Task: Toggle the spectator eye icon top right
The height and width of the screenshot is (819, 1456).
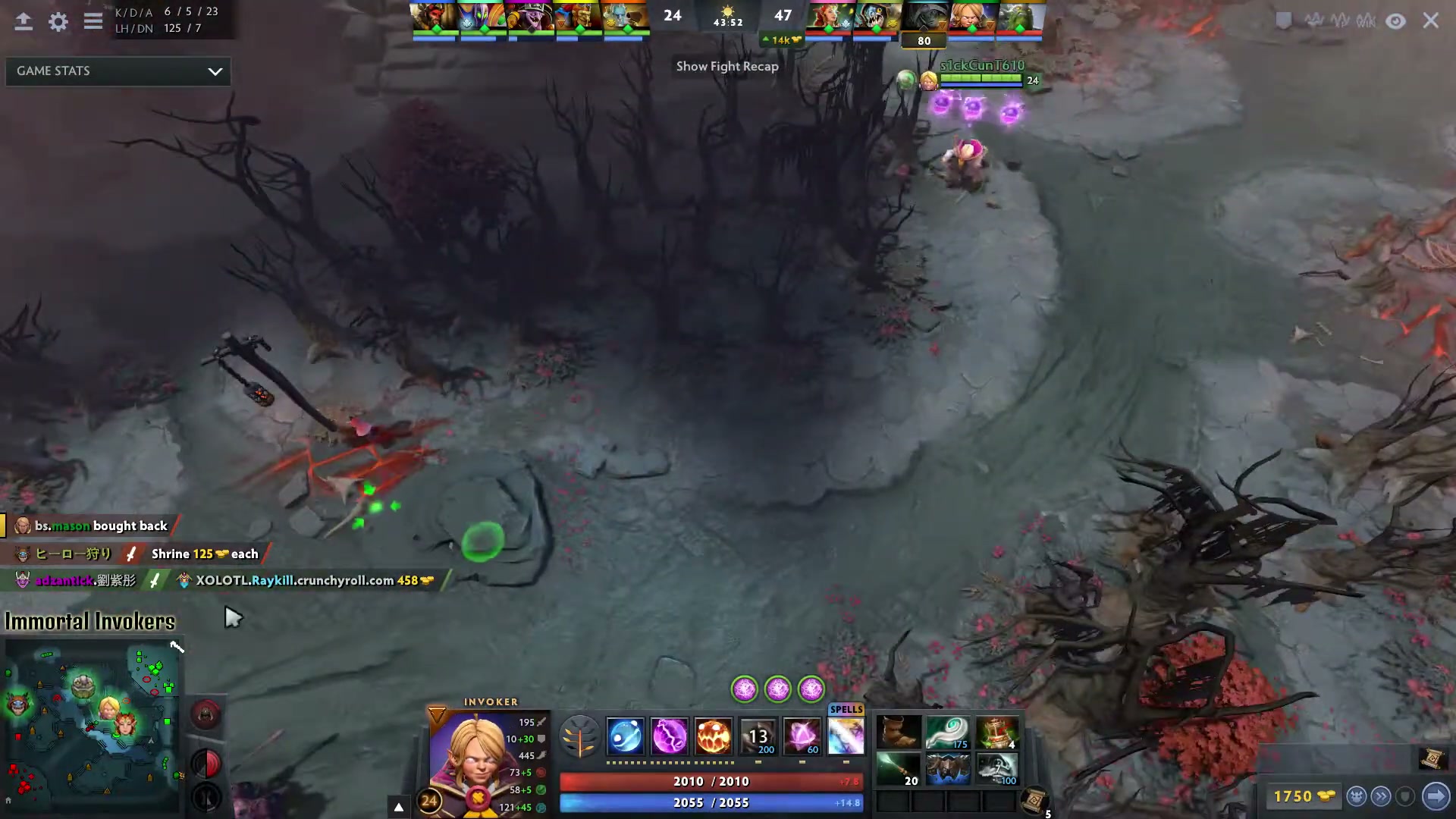Action: click(x=1396, y=21)
